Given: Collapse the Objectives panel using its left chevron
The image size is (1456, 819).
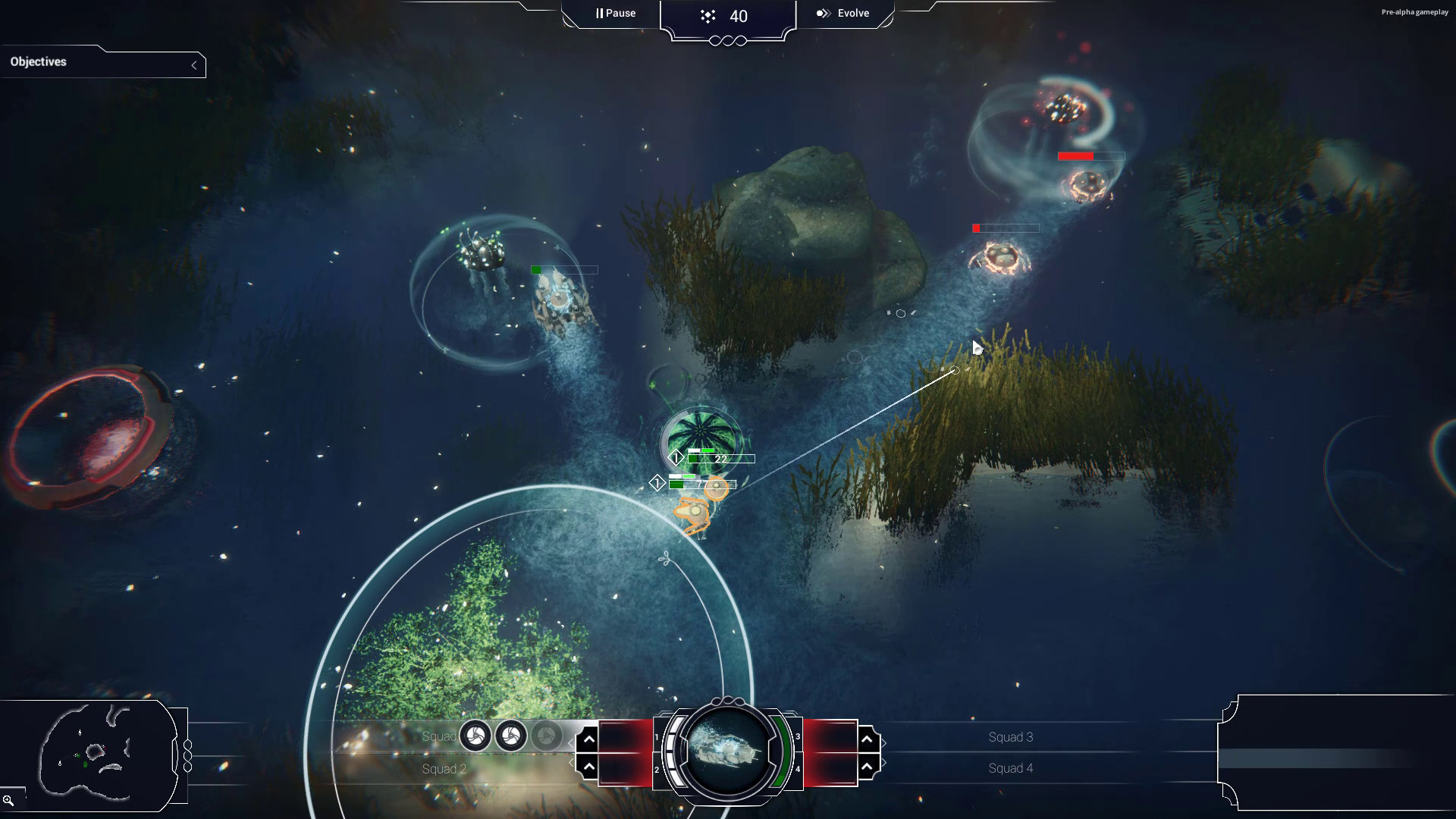Looking at the screenshot, I should coord(195,64).
